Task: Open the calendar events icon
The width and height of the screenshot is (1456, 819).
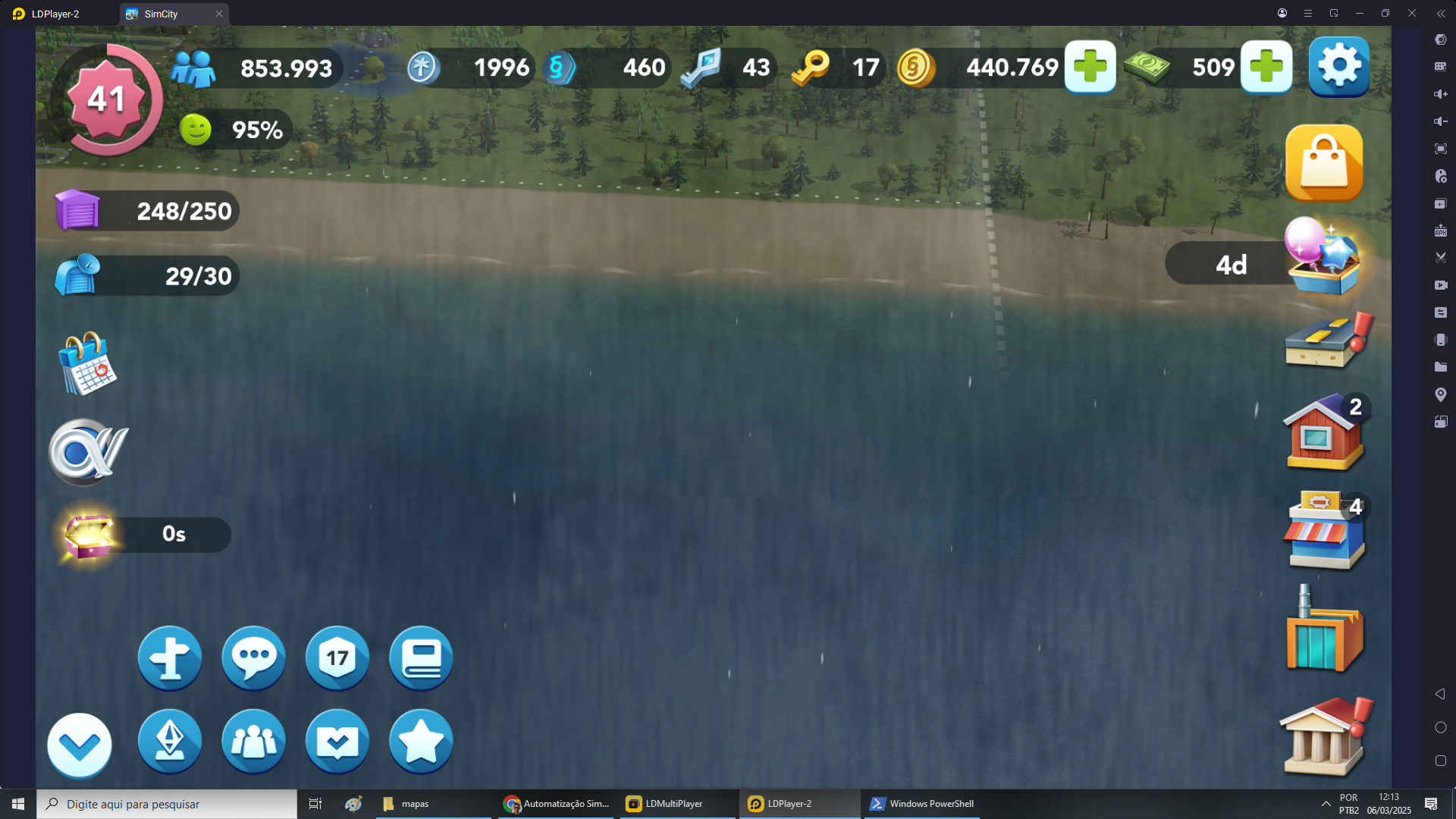Action: pos(88,364)
